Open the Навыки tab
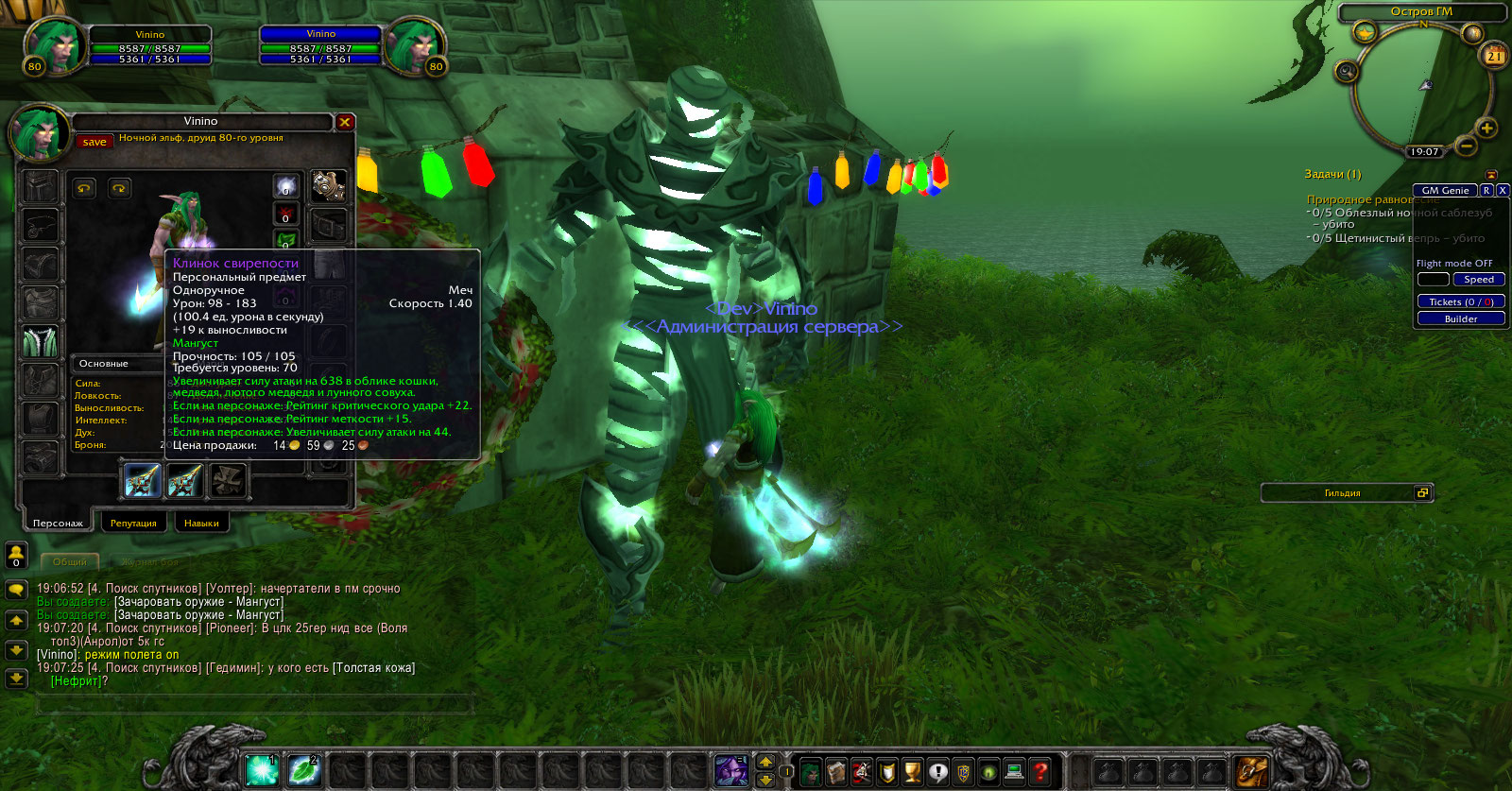 pos(201,523)
